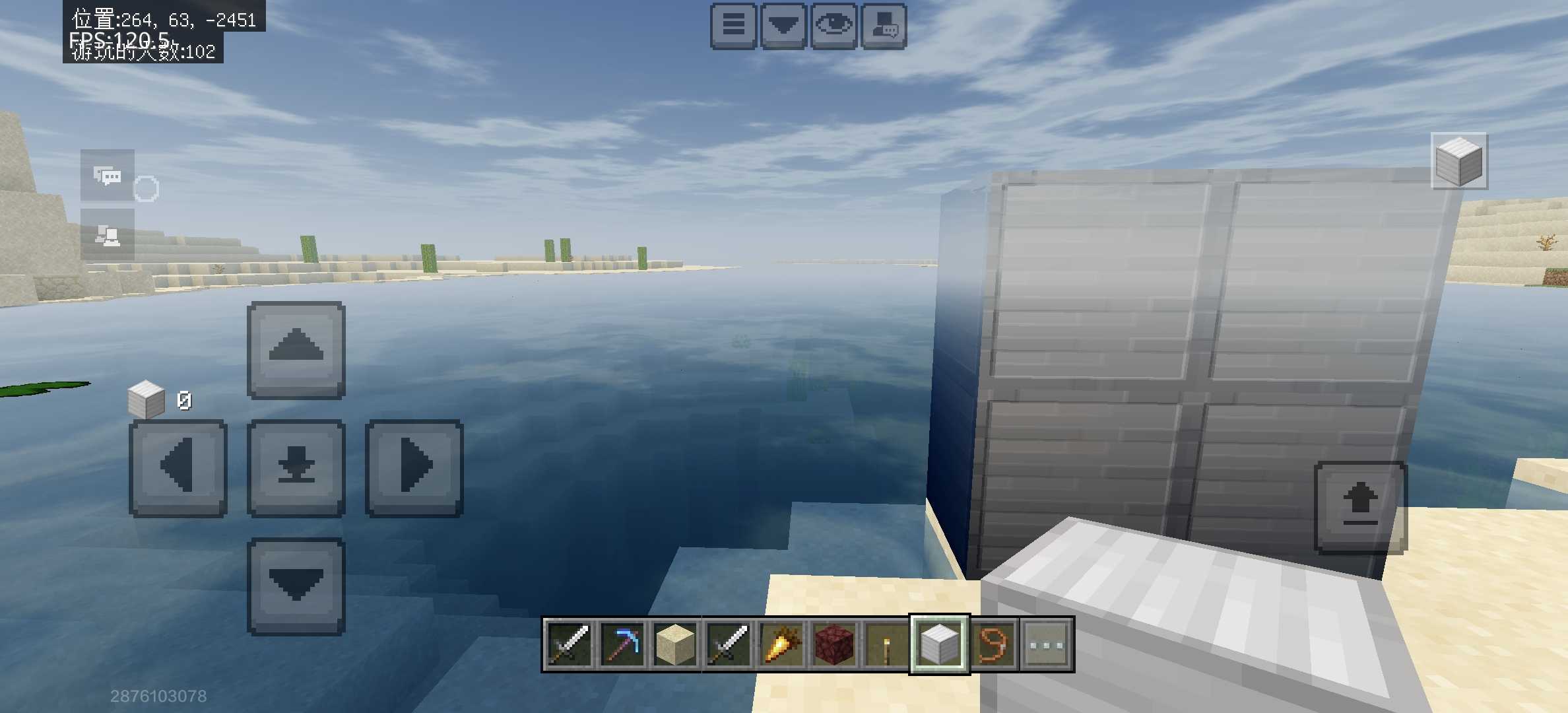1568x713 pixels.
Task: Tap the right-arrow movement button
Action: (414, 467)
